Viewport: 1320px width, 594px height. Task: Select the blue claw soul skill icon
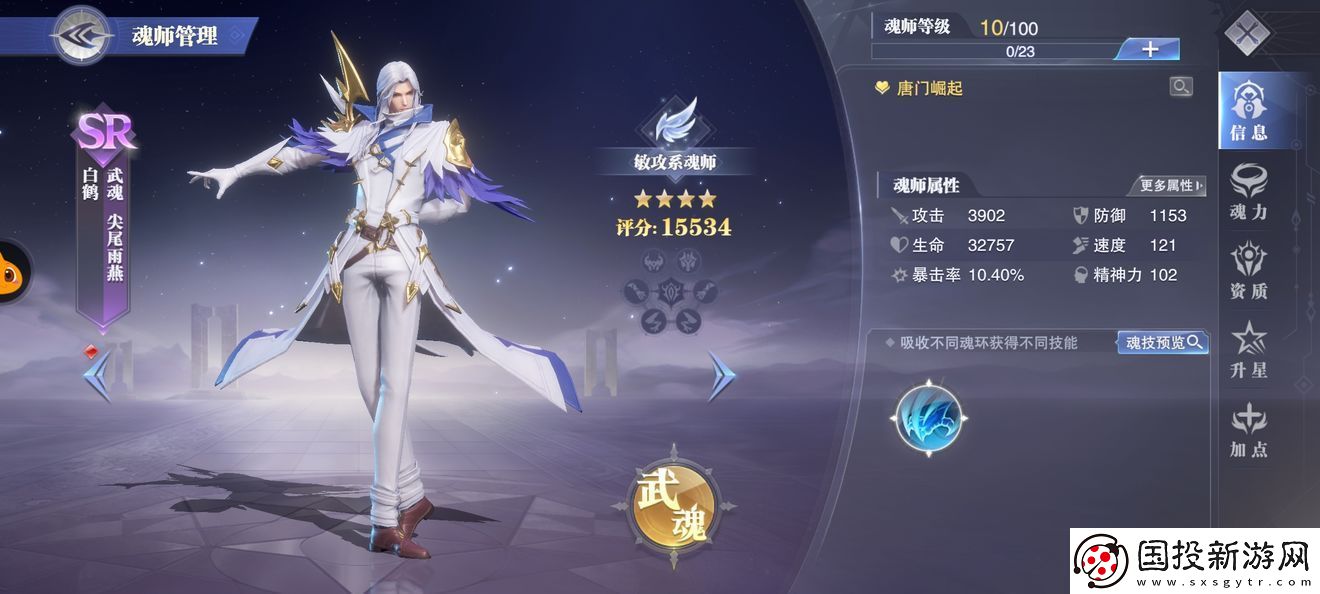[928, 416]
